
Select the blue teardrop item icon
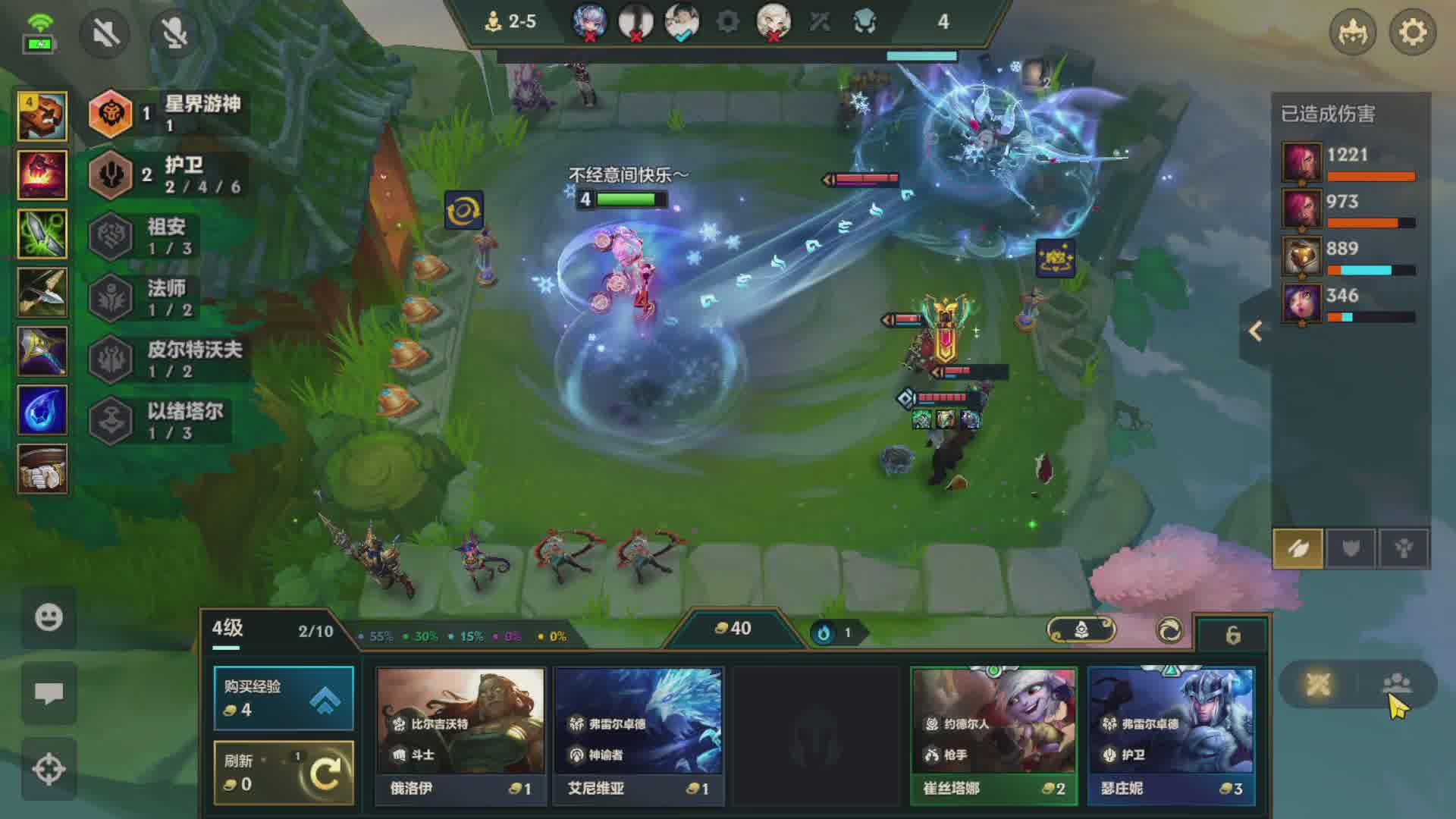pyautogui.click(x=42, y=410)
